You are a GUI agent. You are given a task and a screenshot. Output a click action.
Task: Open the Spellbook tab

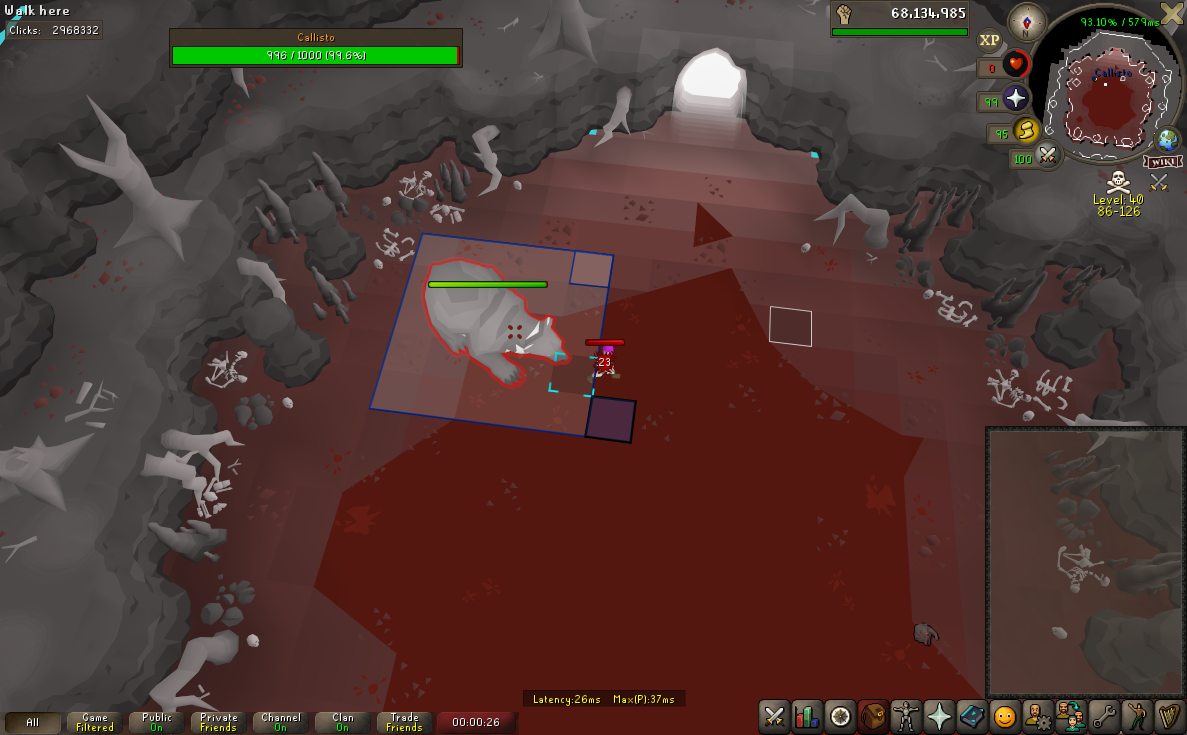pos(972,716)
